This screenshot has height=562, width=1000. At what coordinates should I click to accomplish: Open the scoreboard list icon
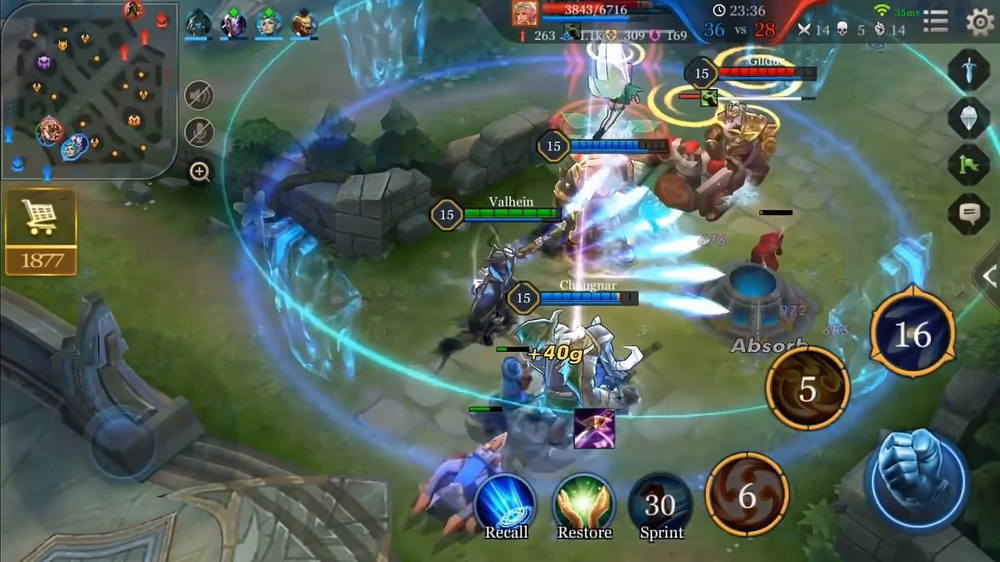[x=936, y=21]
